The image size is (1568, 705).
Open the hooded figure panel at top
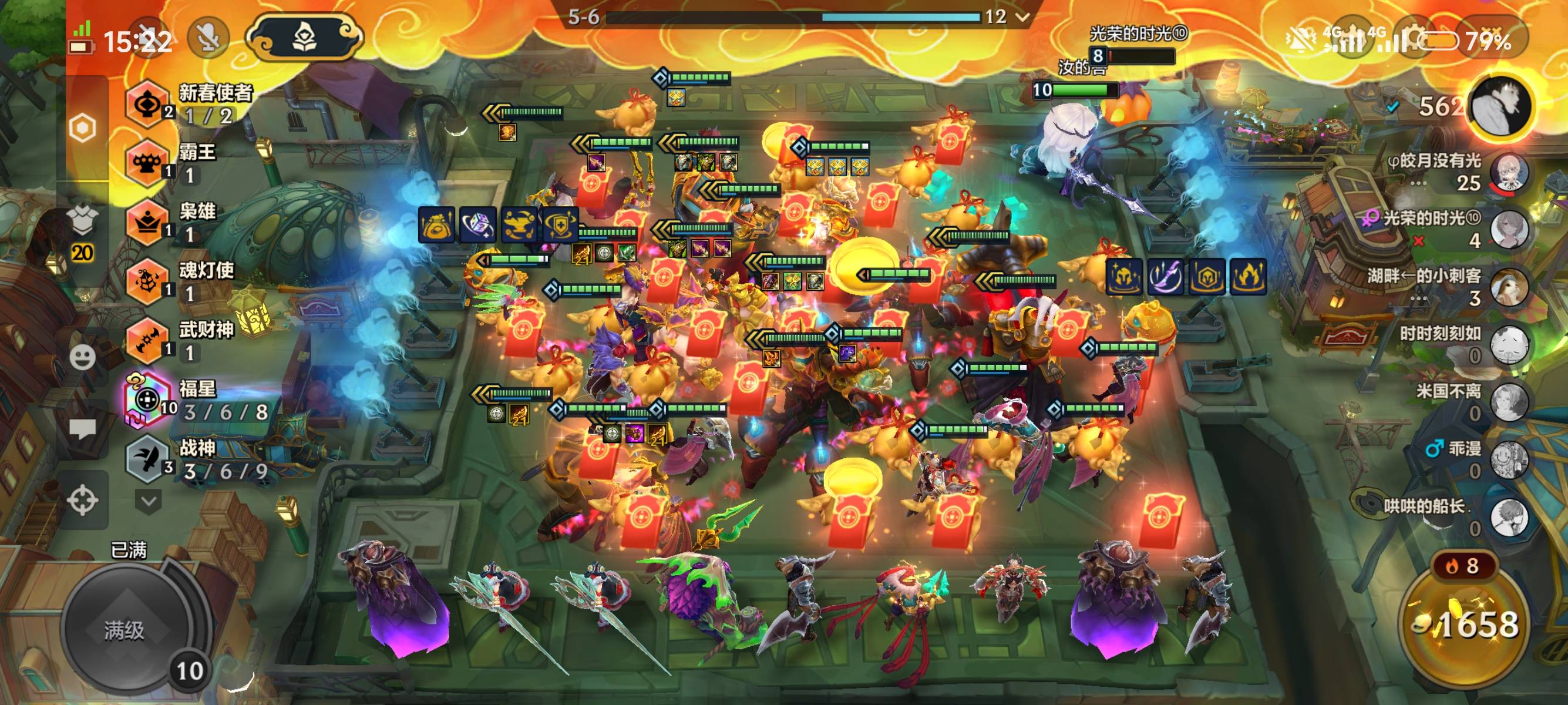[x=304, y=38]
